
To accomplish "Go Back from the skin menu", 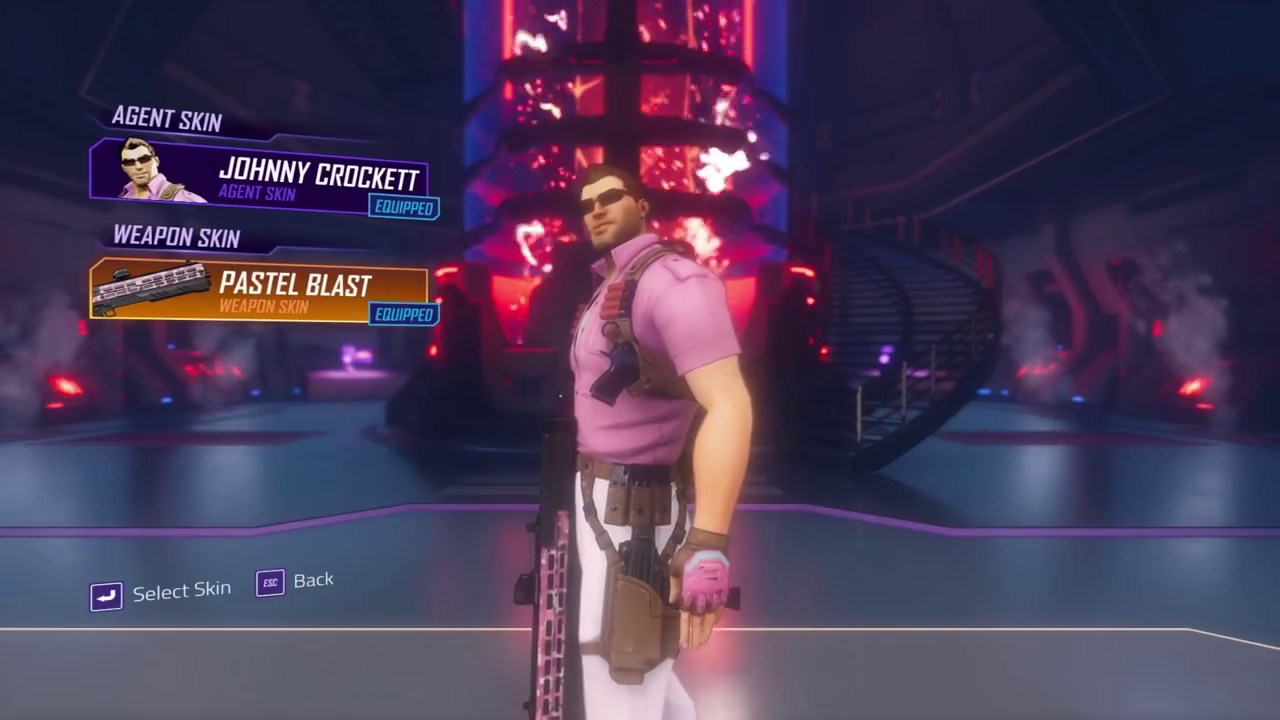I will coord(295,581).
